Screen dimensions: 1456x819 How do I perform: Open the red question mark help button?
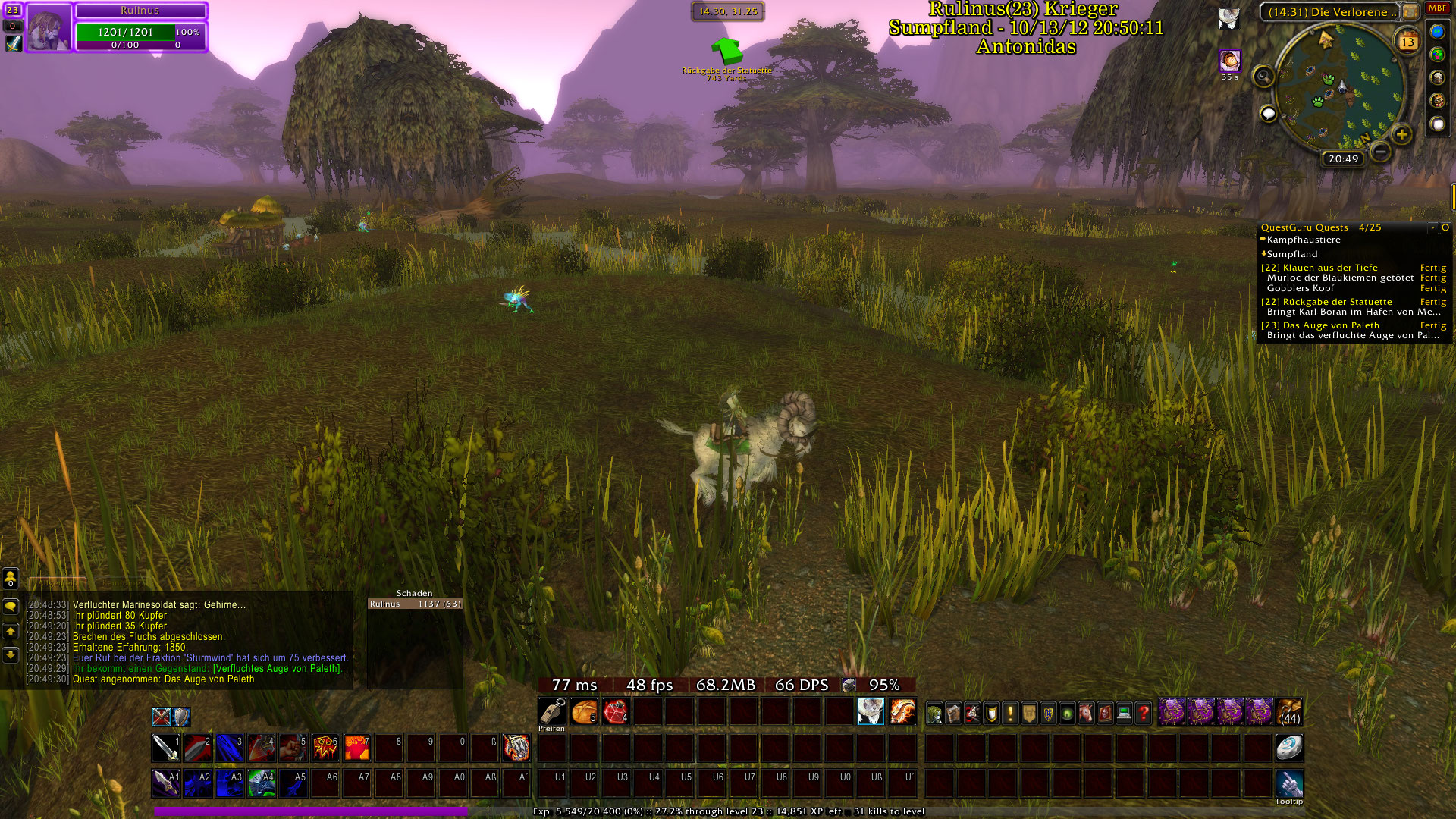[x=1143, y=714]
